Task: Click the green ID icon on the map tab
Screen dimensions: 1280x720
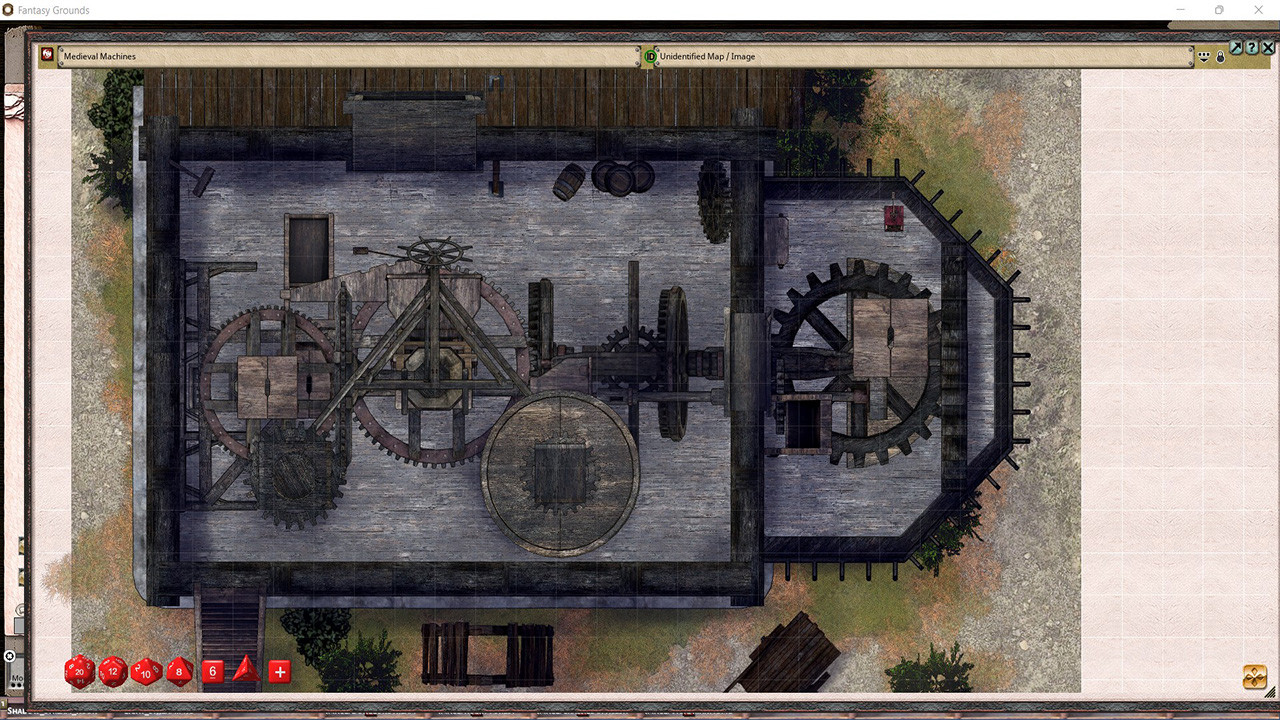Action: pos(649,57)
